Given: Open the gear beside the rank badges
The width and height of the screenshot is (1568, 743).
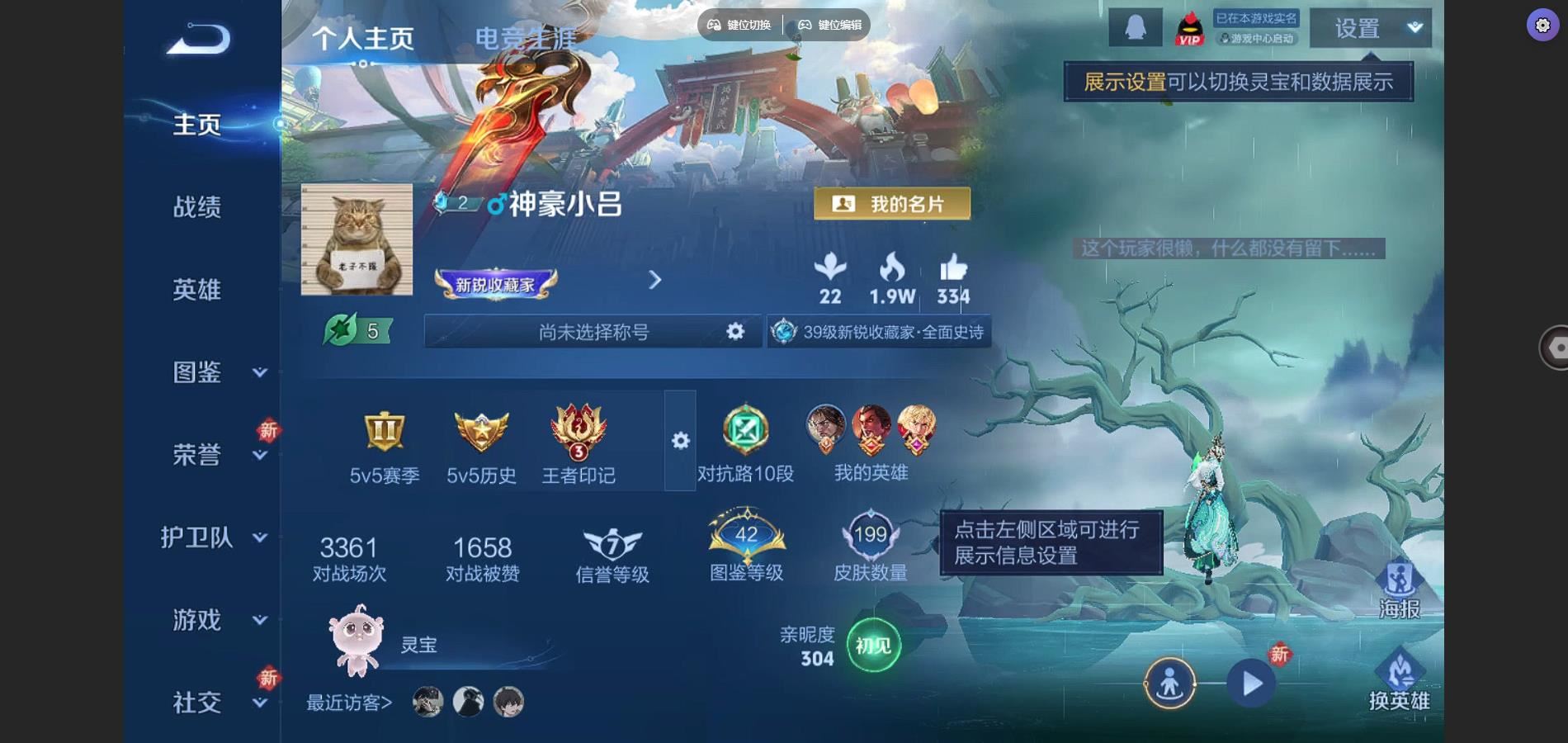Looking at the screenshot, I should point(680,442).
